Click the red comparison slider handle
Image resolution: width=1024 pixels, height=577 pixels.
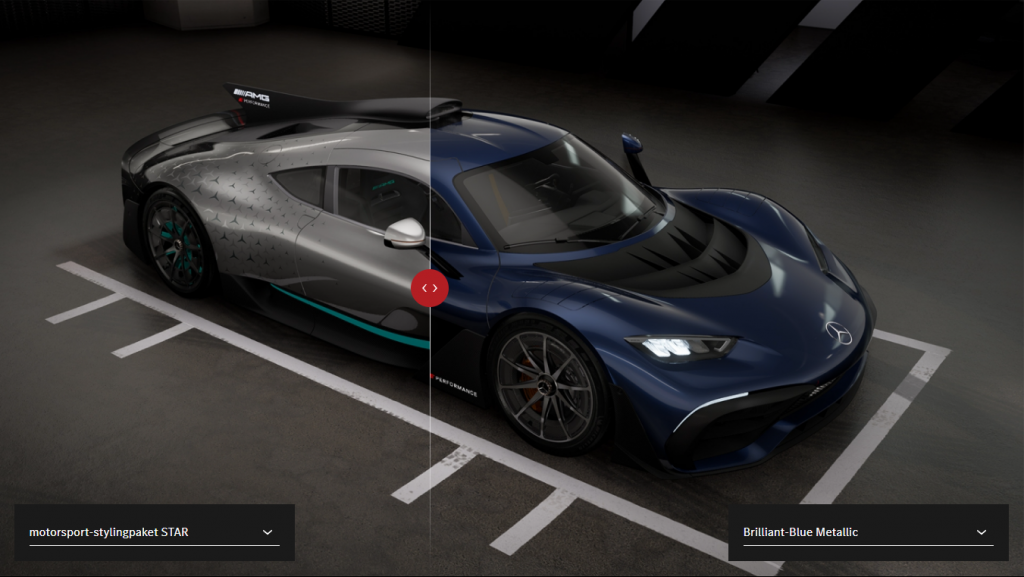coord(430,287)
